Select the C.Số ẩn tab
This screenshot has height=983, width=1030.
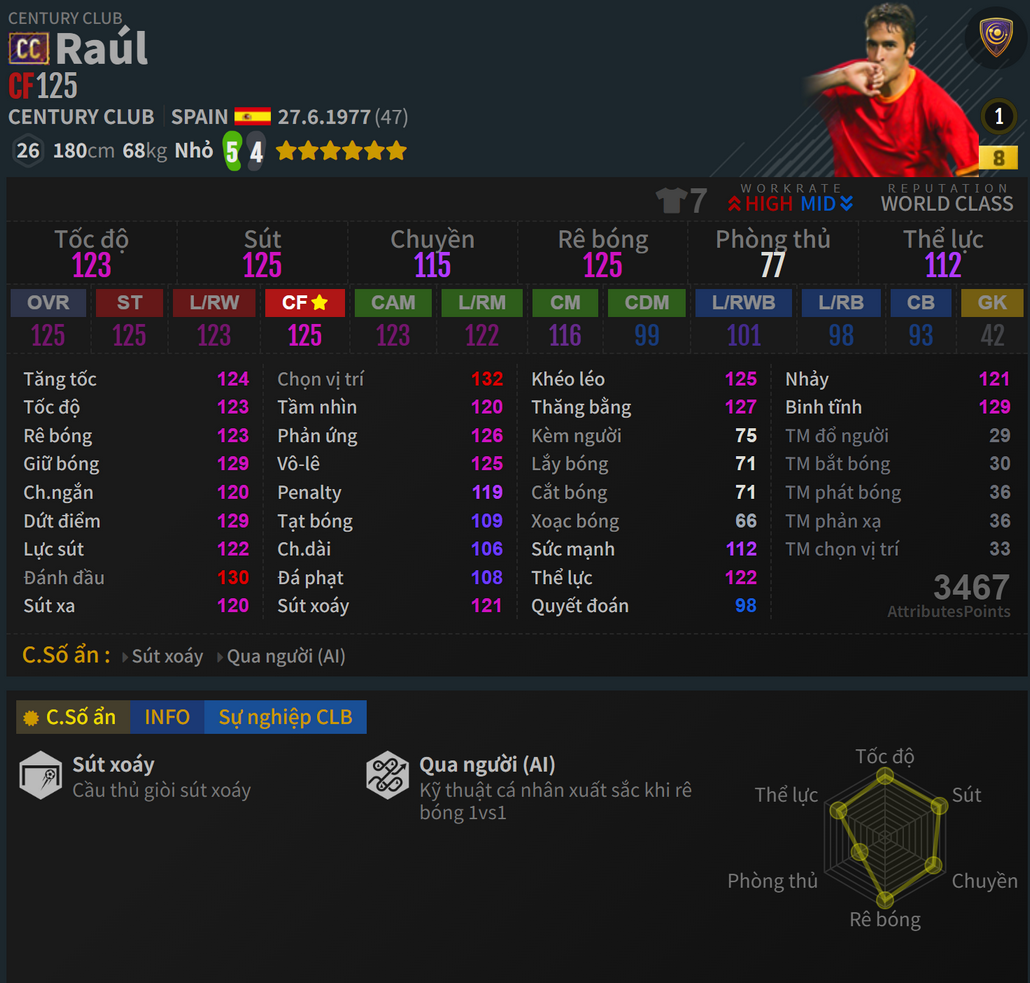tap(73, 717)
